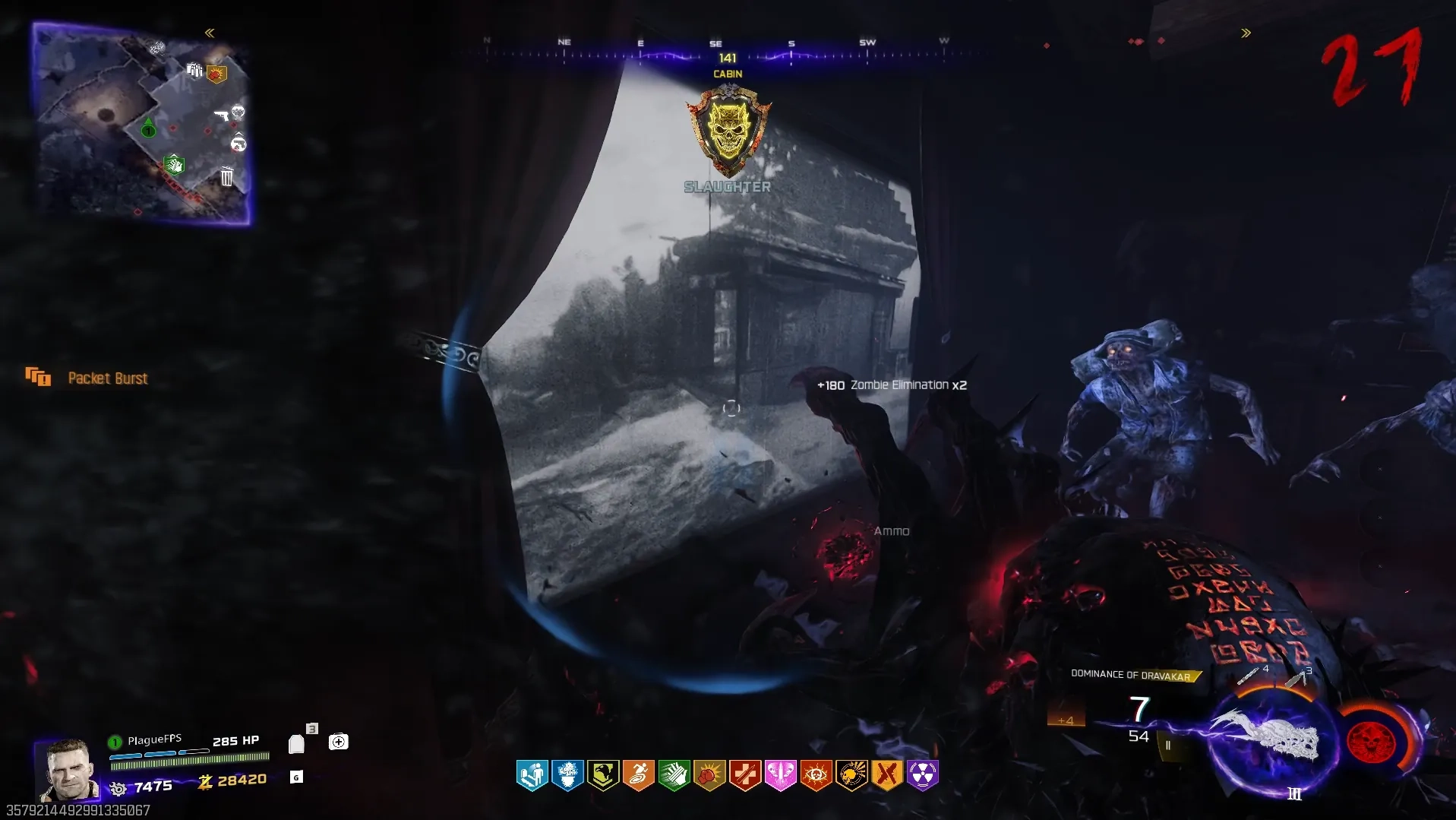Select the green Speed Cola marker on minimap
Image resolution: width=1456 pixels, height=820 pixels.
coord(174,163)
